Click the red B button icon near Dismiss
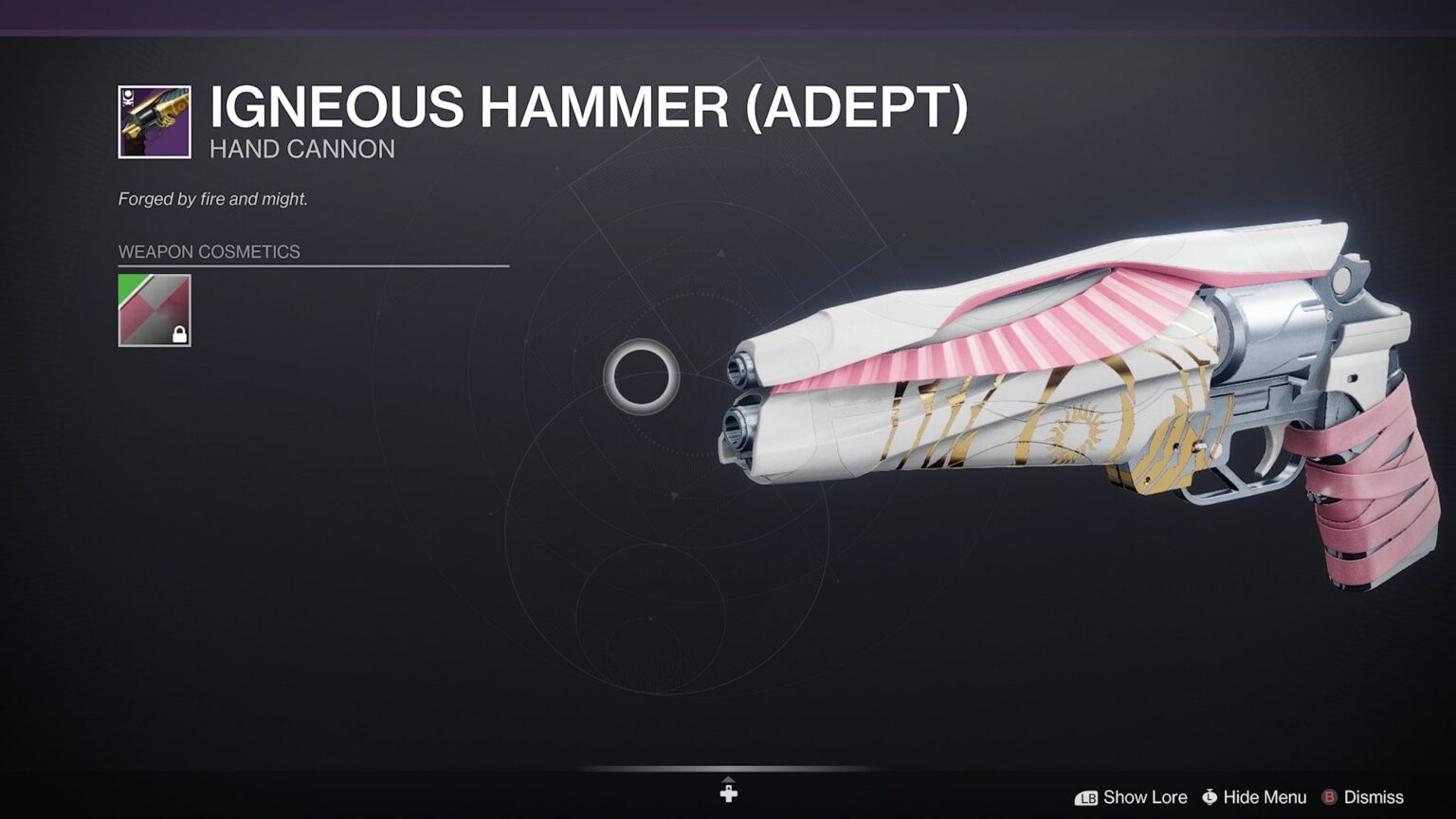The width and height of the screenshot is (1456, 819). [1327, 797]
